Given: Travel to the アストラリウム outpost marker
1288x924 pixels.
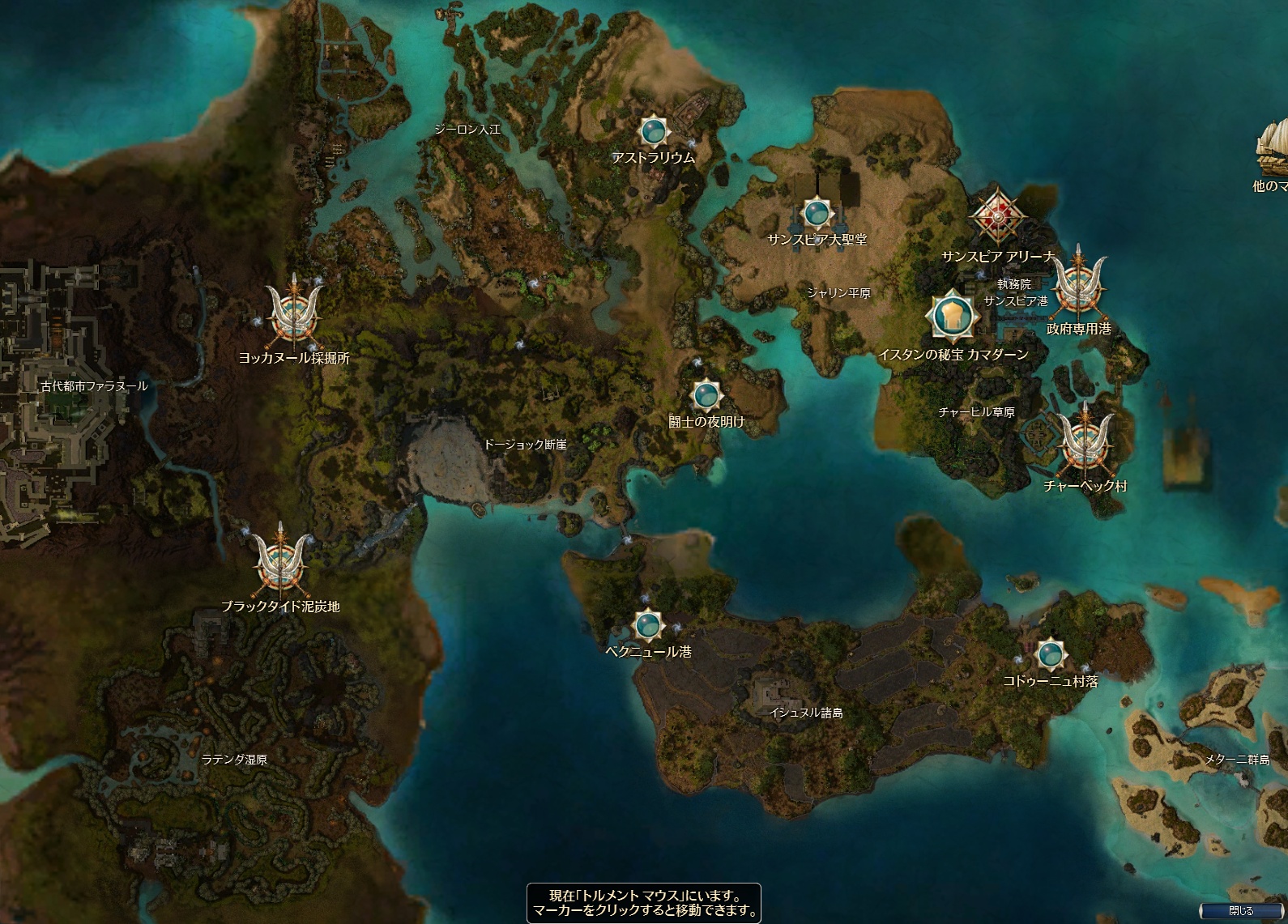Looking at the screenshot, I should (653, 130).
